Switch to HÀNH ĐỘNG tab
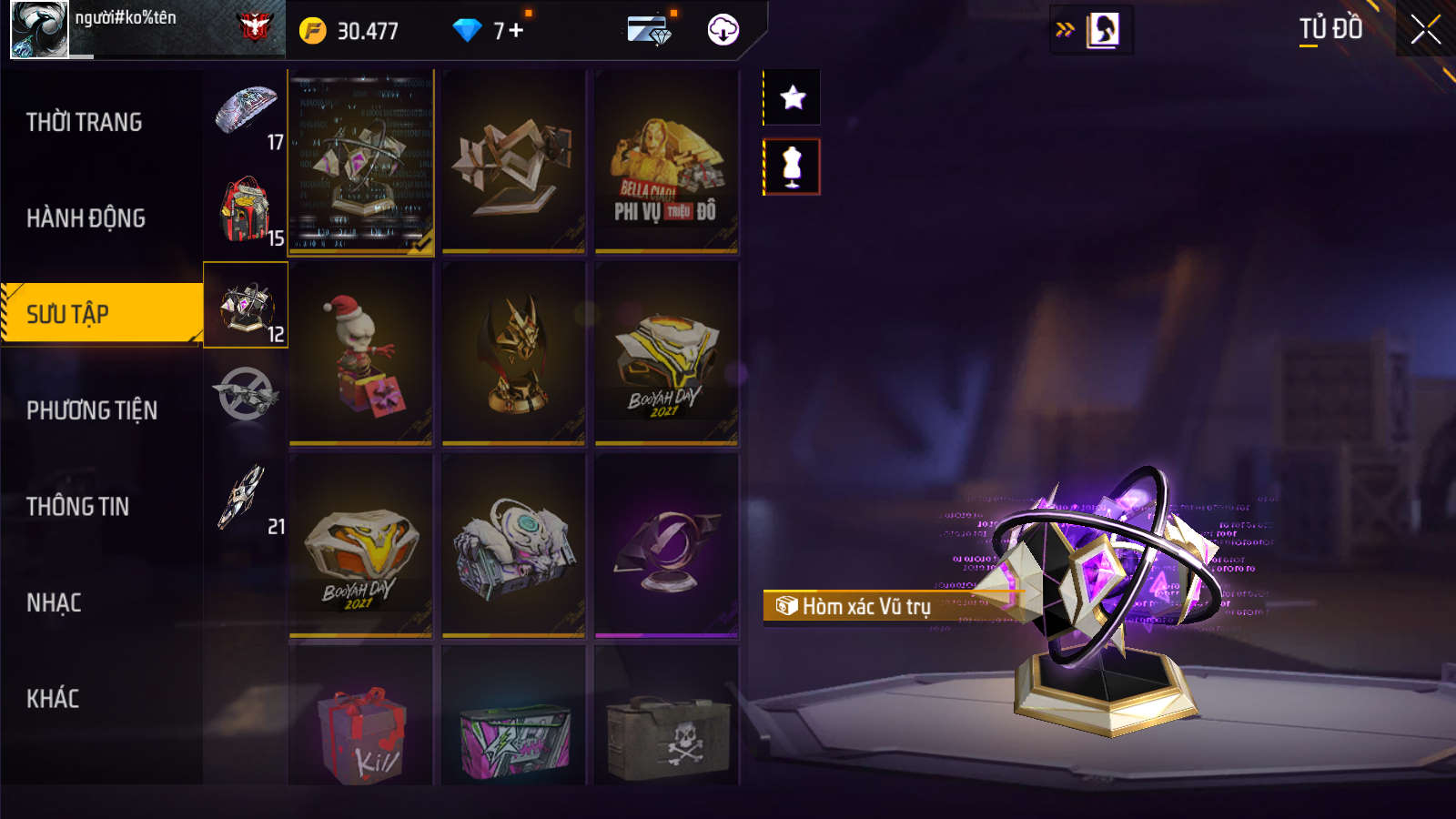1456x819 pixels. [x=86, y=218]
